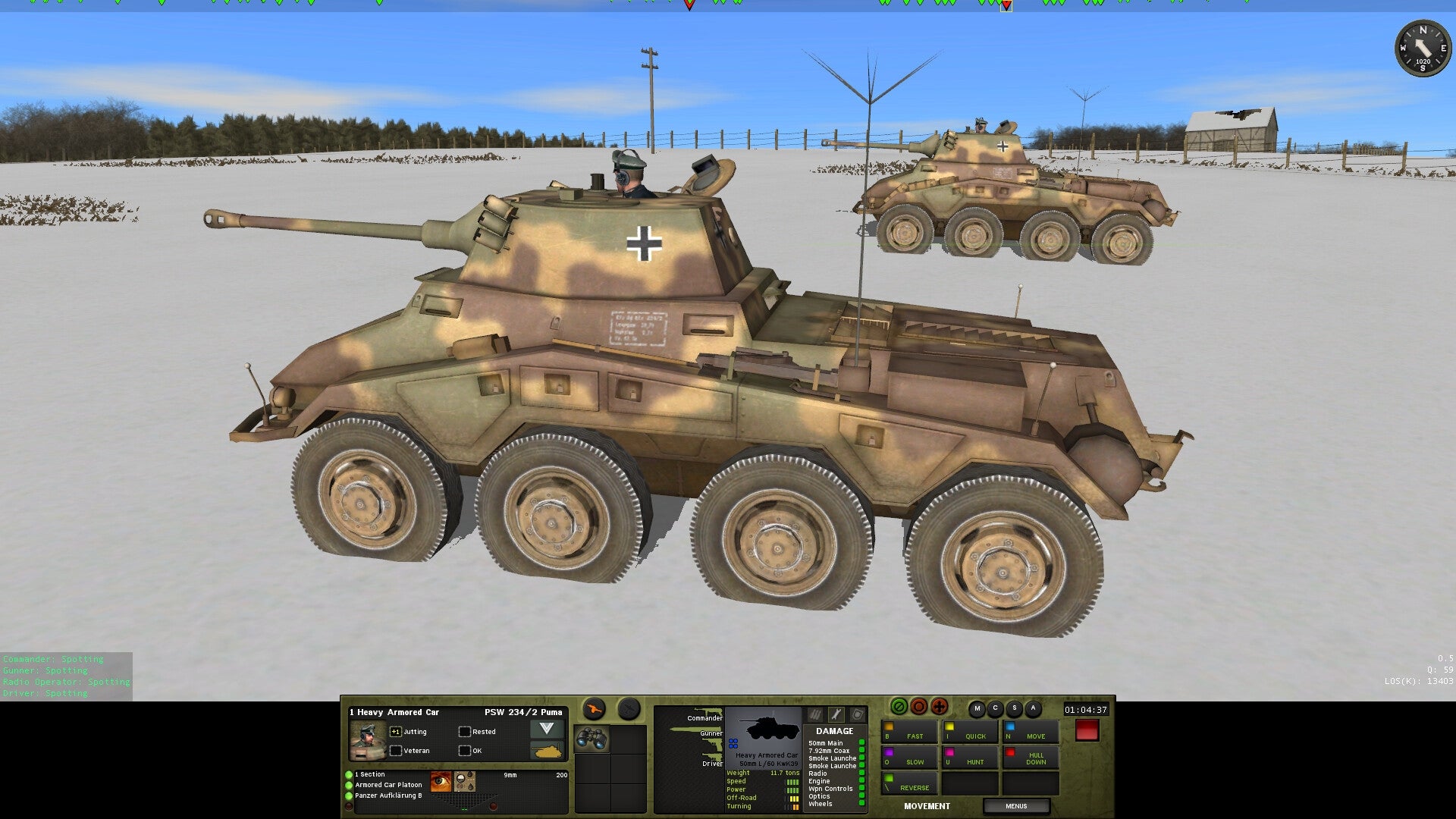Toggle the Rested checkbox
This screenshot has height=819, width=1456.
point(463,732)
